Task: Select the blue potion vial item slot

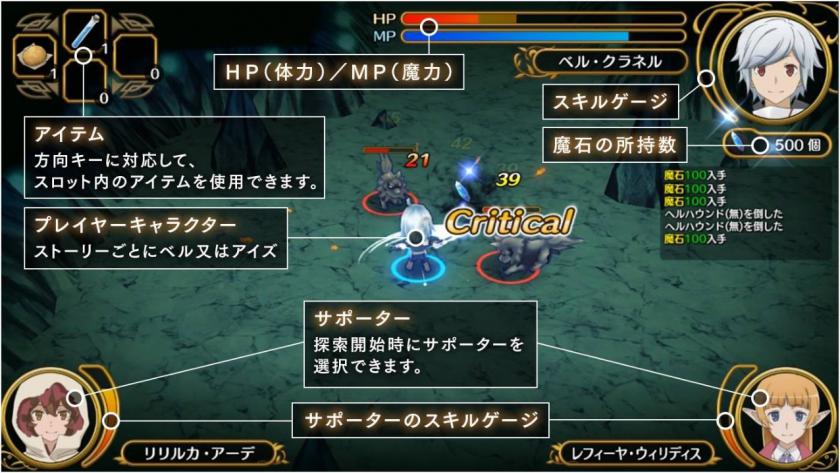Action: tap(85, 30)
